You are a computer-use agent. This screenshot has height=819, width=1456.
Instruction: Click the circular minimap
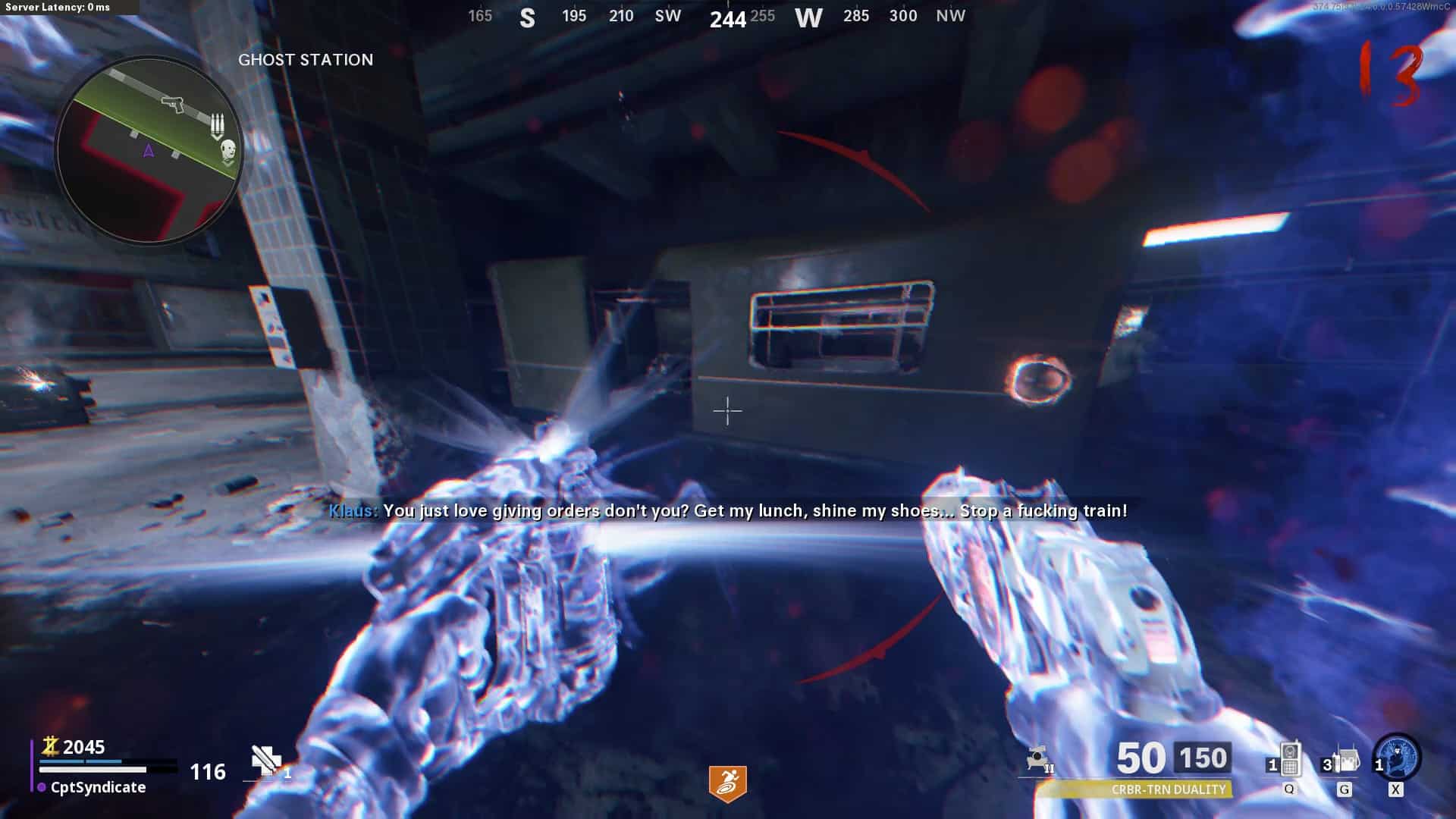(x=149, y=150)
